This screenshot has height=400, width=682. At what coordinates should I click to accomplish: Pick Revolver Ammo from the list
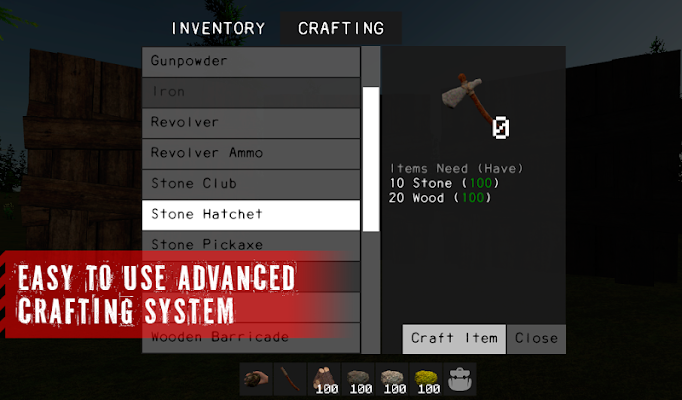251,153
